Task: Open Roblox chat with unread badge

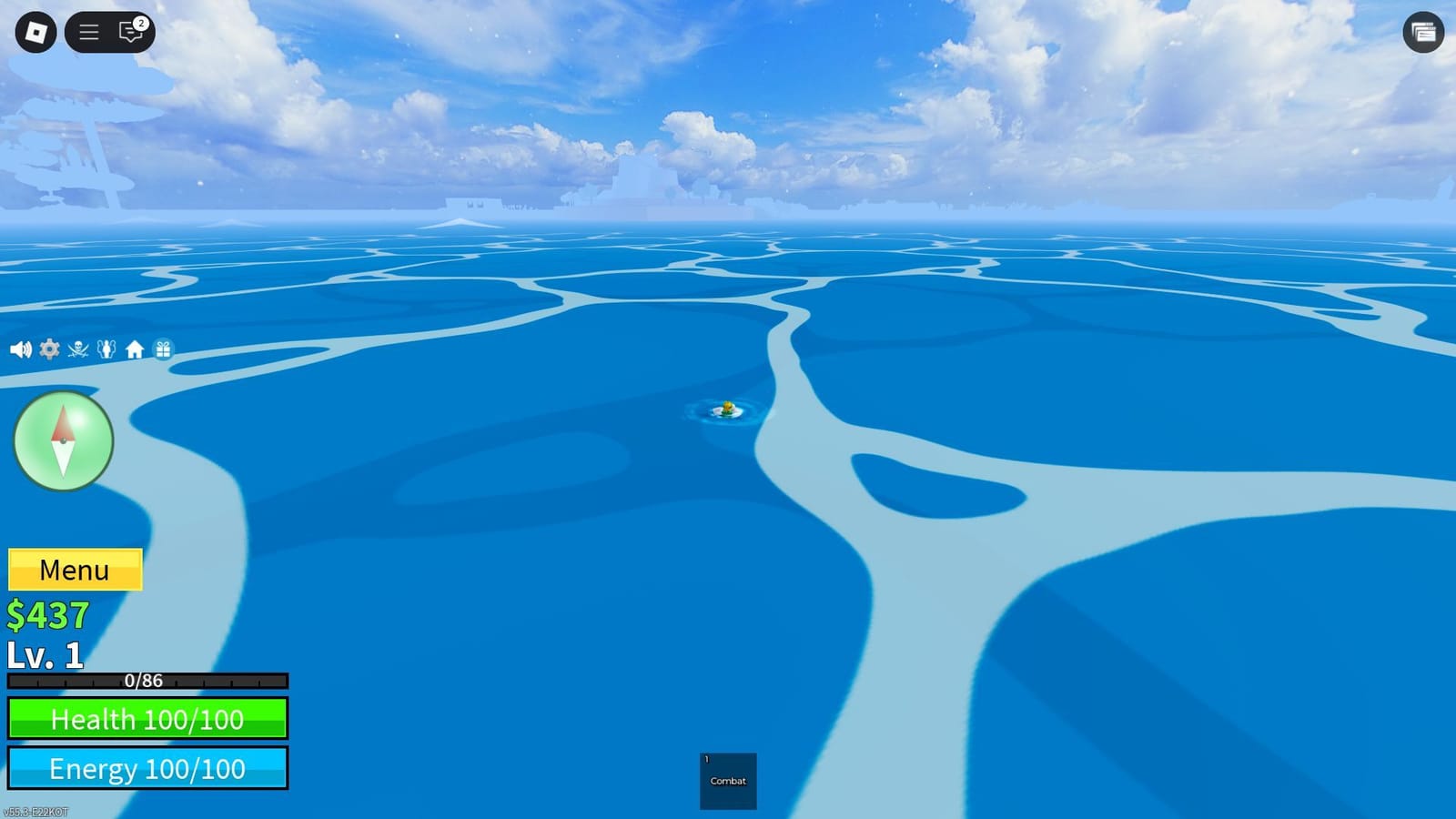Action: click(128, 33)
